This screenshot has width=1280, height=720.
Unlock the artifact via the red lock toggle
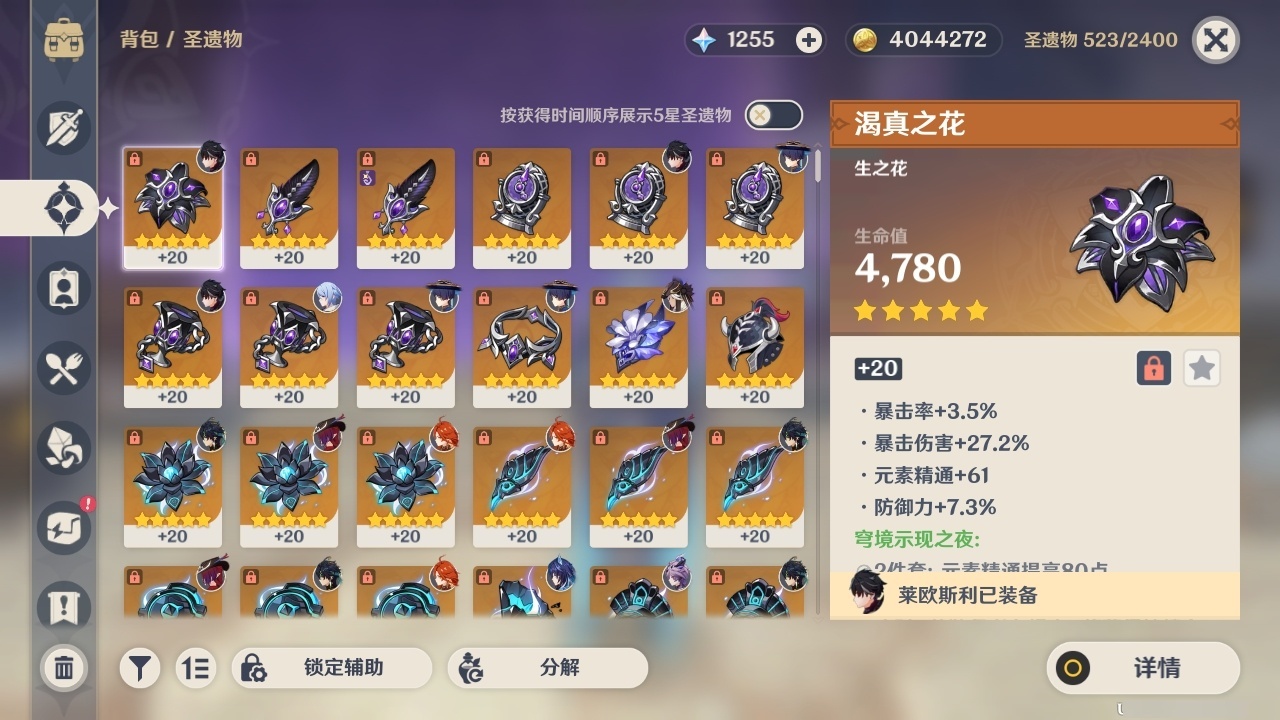tap(1152, 368)
